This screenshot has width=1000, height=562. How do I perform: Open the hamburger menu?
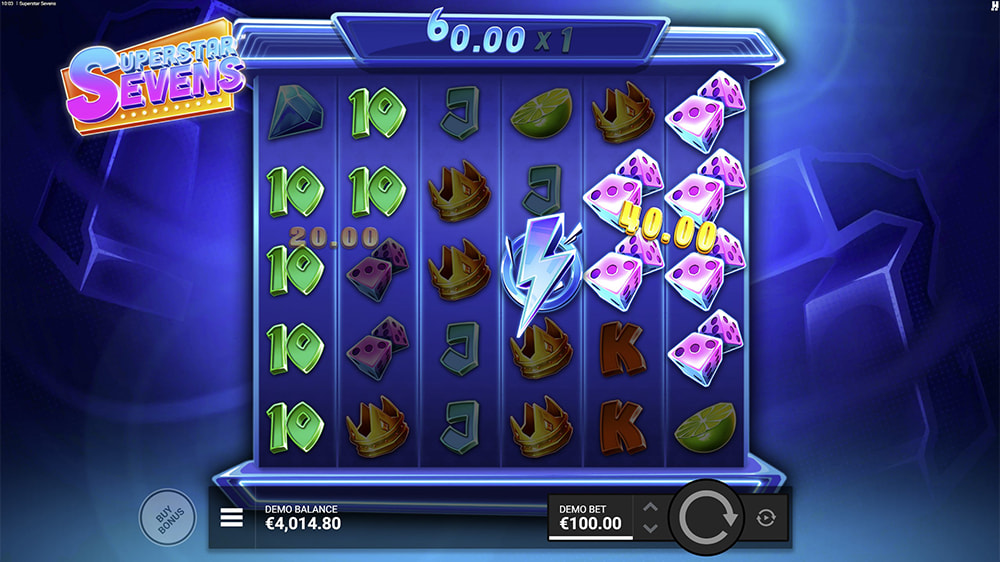tap(232, 518)
